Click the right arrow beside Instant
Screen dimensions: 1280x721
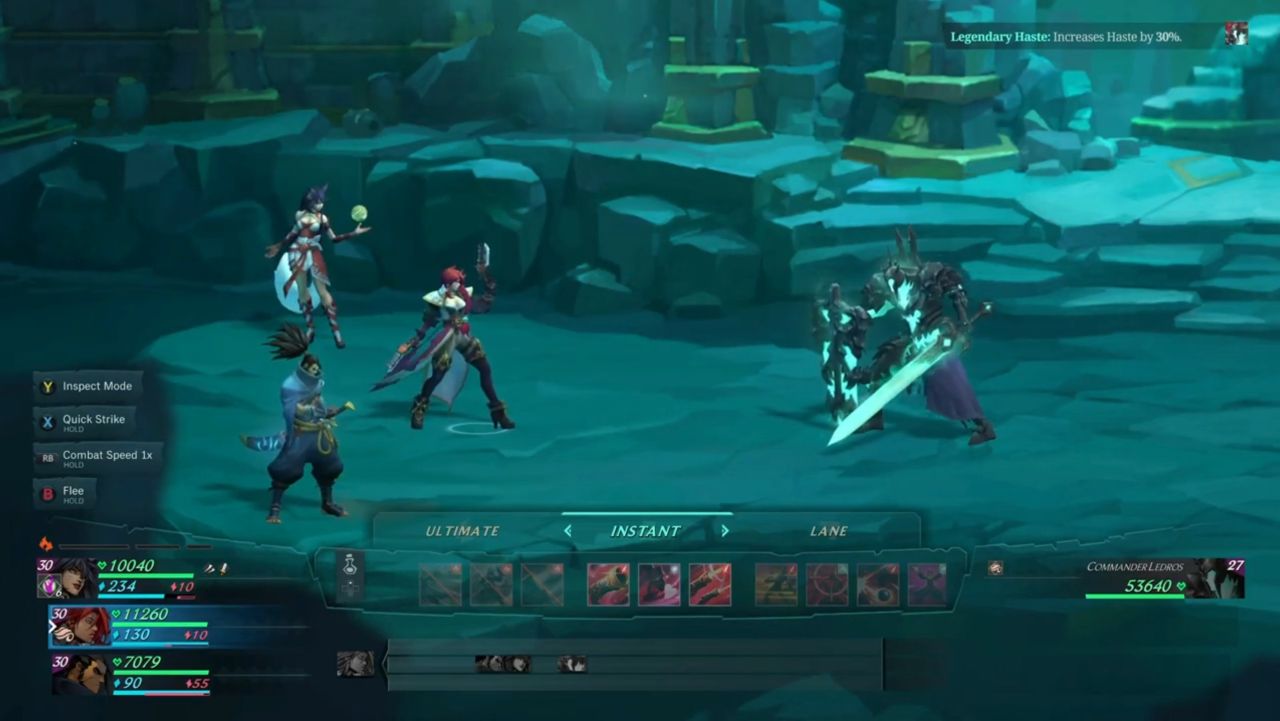pos(725,531)
